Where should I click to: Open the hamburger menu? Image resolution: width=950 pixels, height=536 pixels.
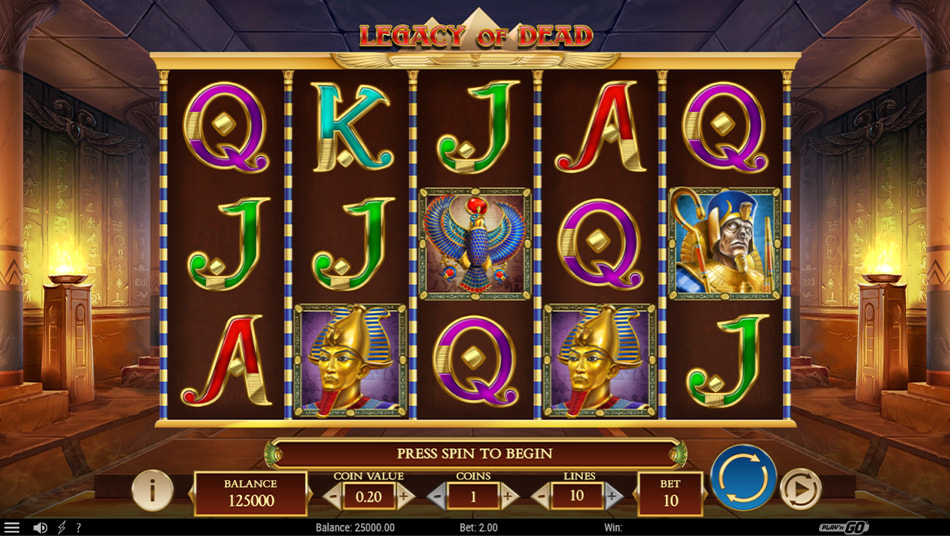tap(12, 527)
